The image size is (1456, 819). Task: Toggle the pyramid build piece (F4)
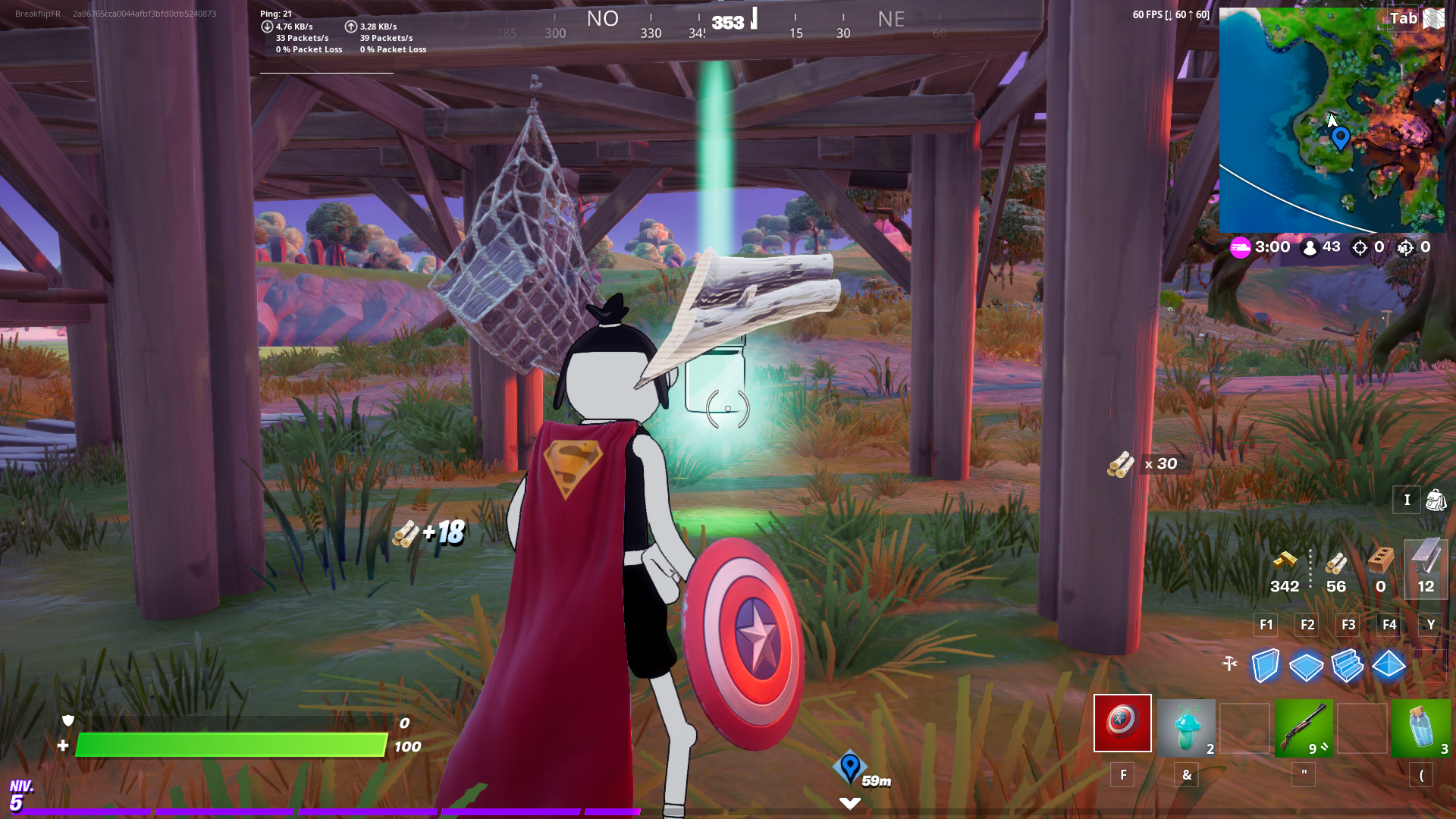1389,666
